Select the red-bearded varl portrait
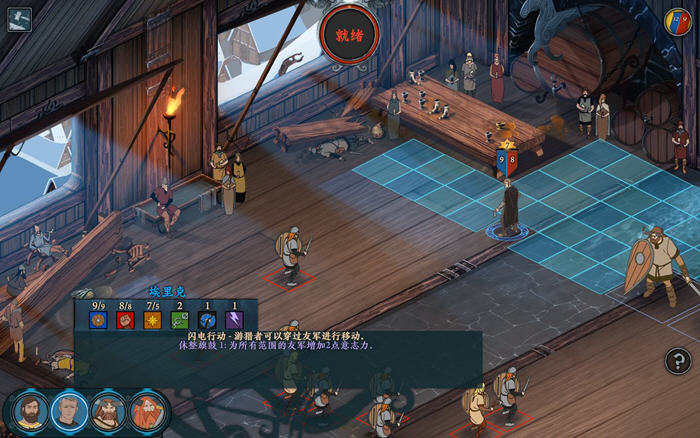Viewport: 700px width, 438px height. pos(147,411)
